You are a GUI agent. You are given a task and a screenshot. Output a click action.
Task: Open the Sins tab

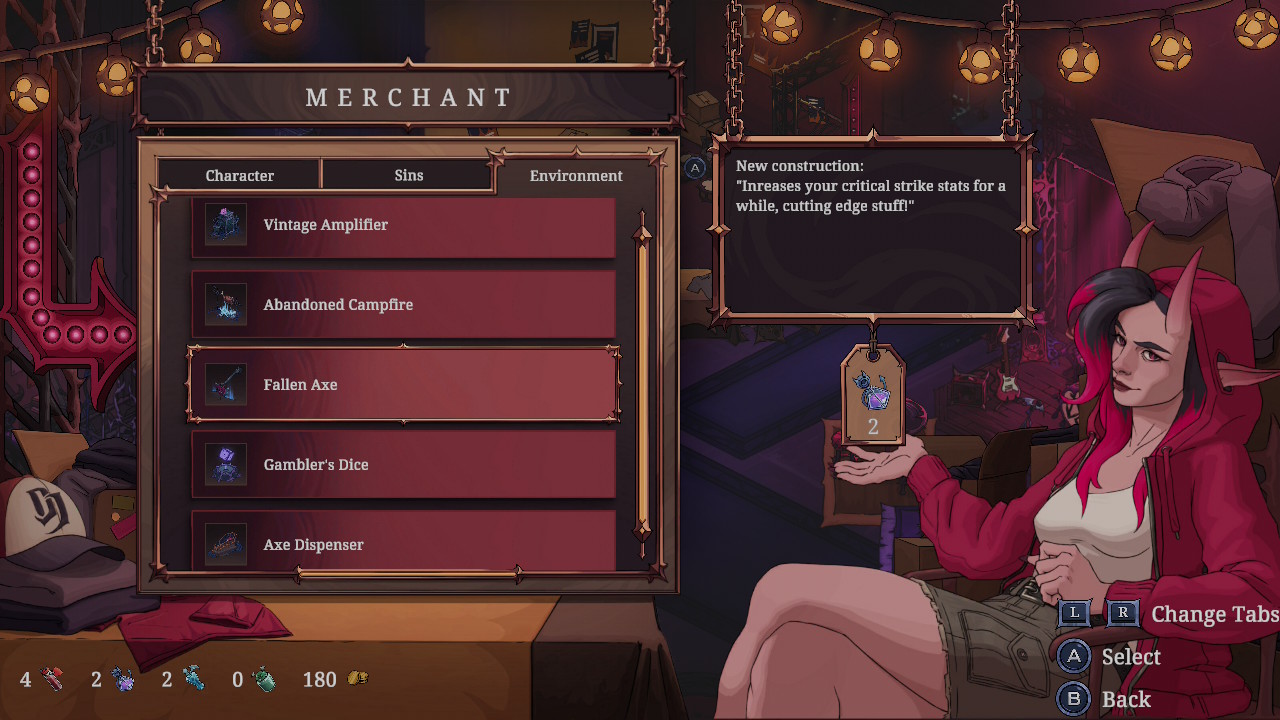408,175
